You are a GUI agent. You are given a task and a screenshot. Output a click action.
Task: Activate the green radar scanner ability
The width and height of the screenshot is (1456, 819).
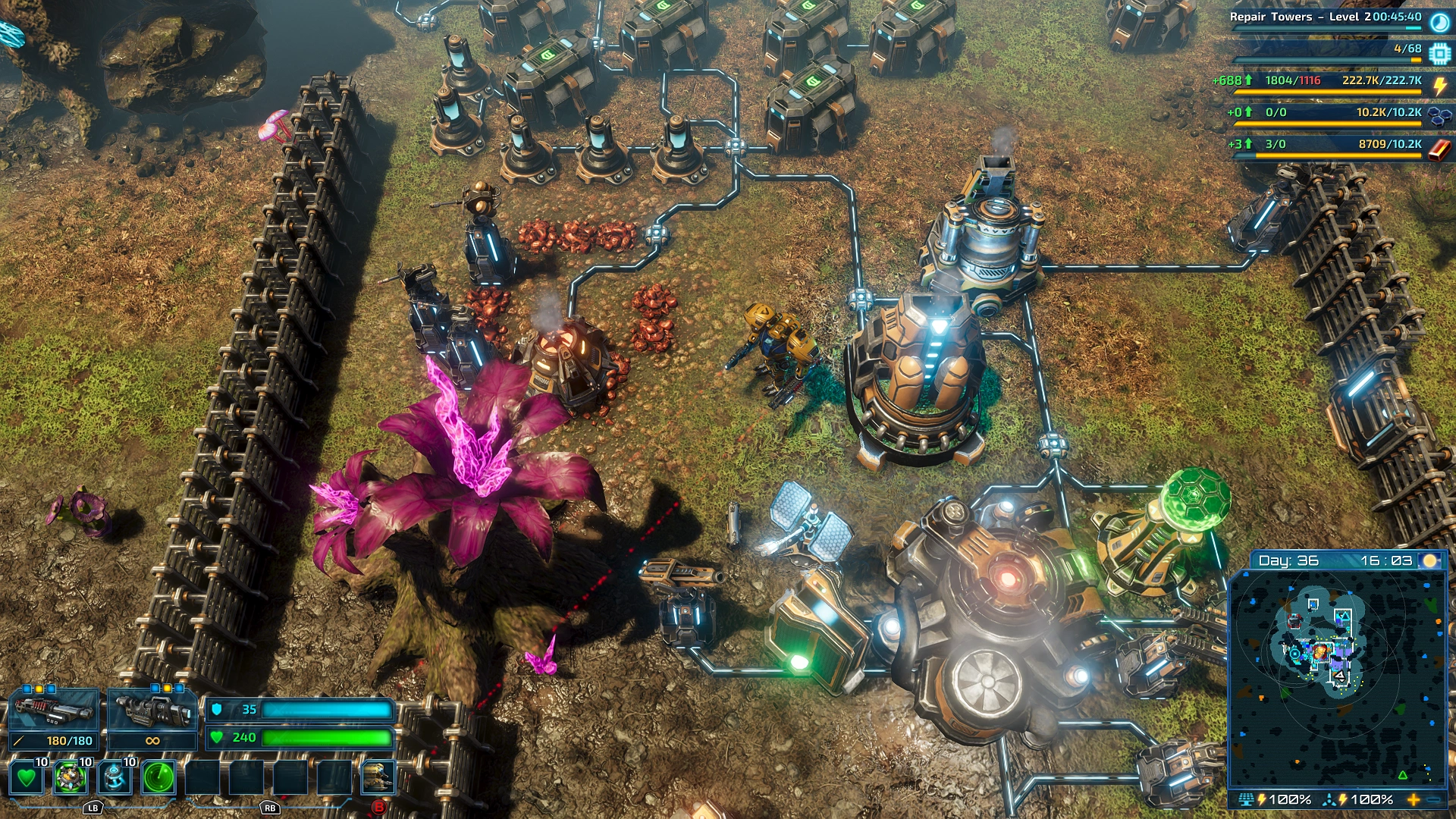coord(158,777)
